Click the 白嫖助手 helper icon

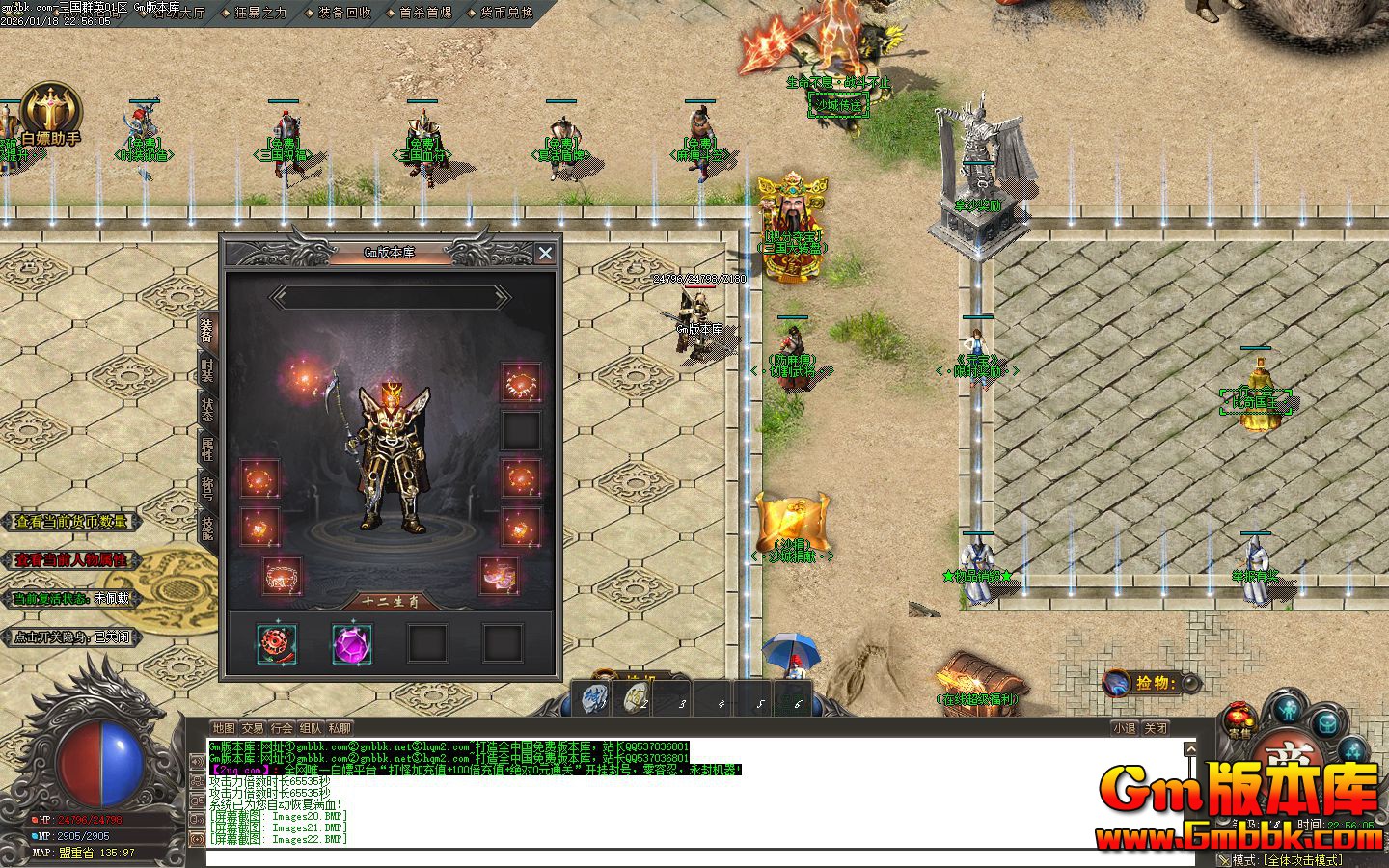click(50, 116)
